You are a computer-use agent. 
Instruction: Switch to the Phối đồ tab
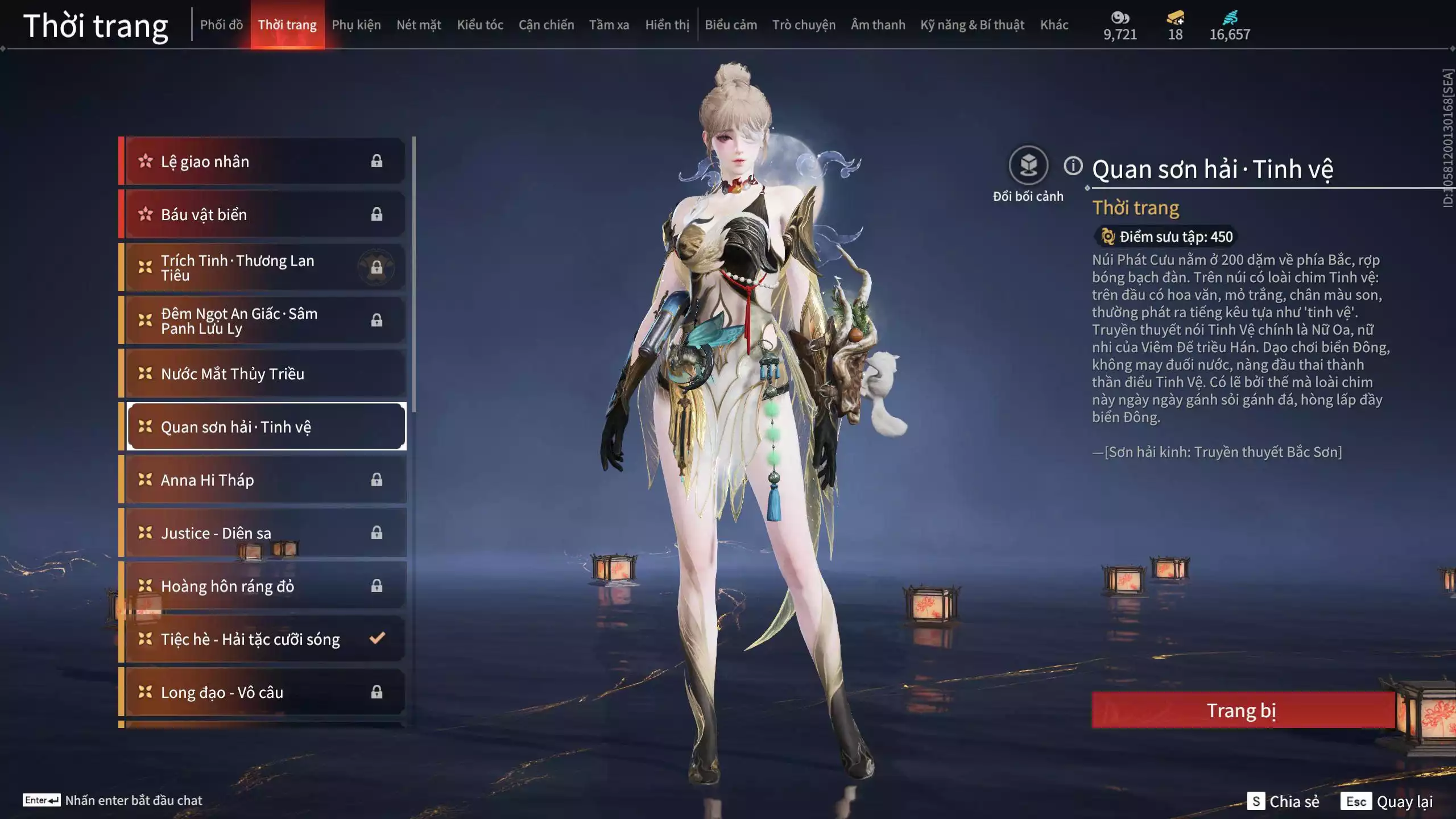point(221,25)
